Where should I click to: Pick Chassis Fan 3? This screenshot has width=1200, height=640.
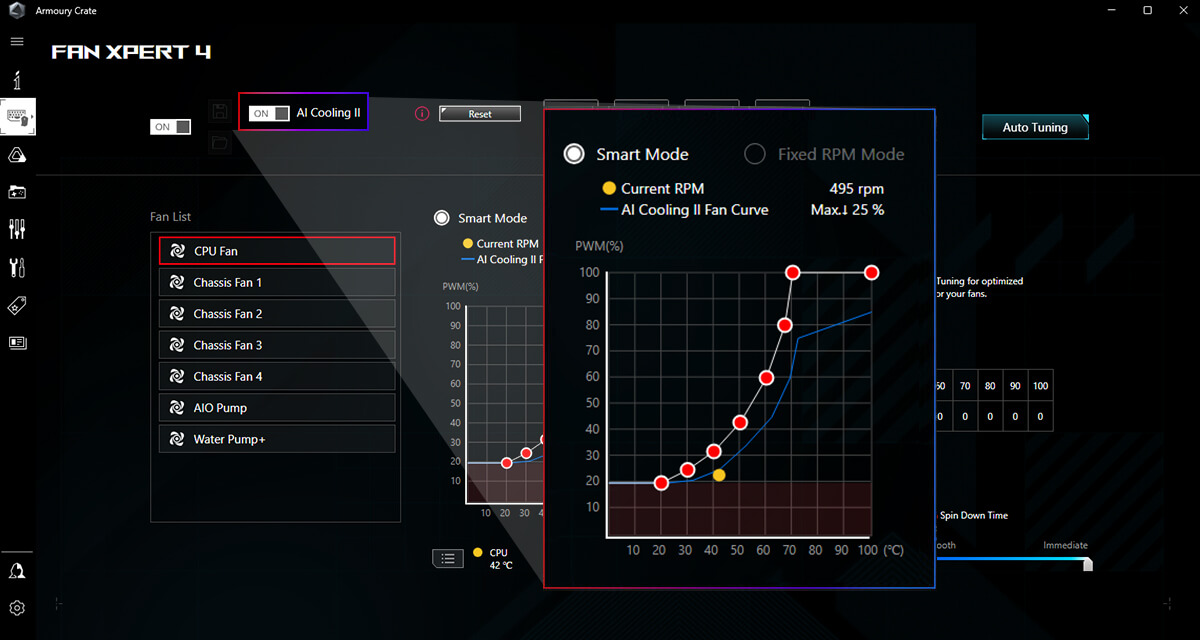pos(277,345)
